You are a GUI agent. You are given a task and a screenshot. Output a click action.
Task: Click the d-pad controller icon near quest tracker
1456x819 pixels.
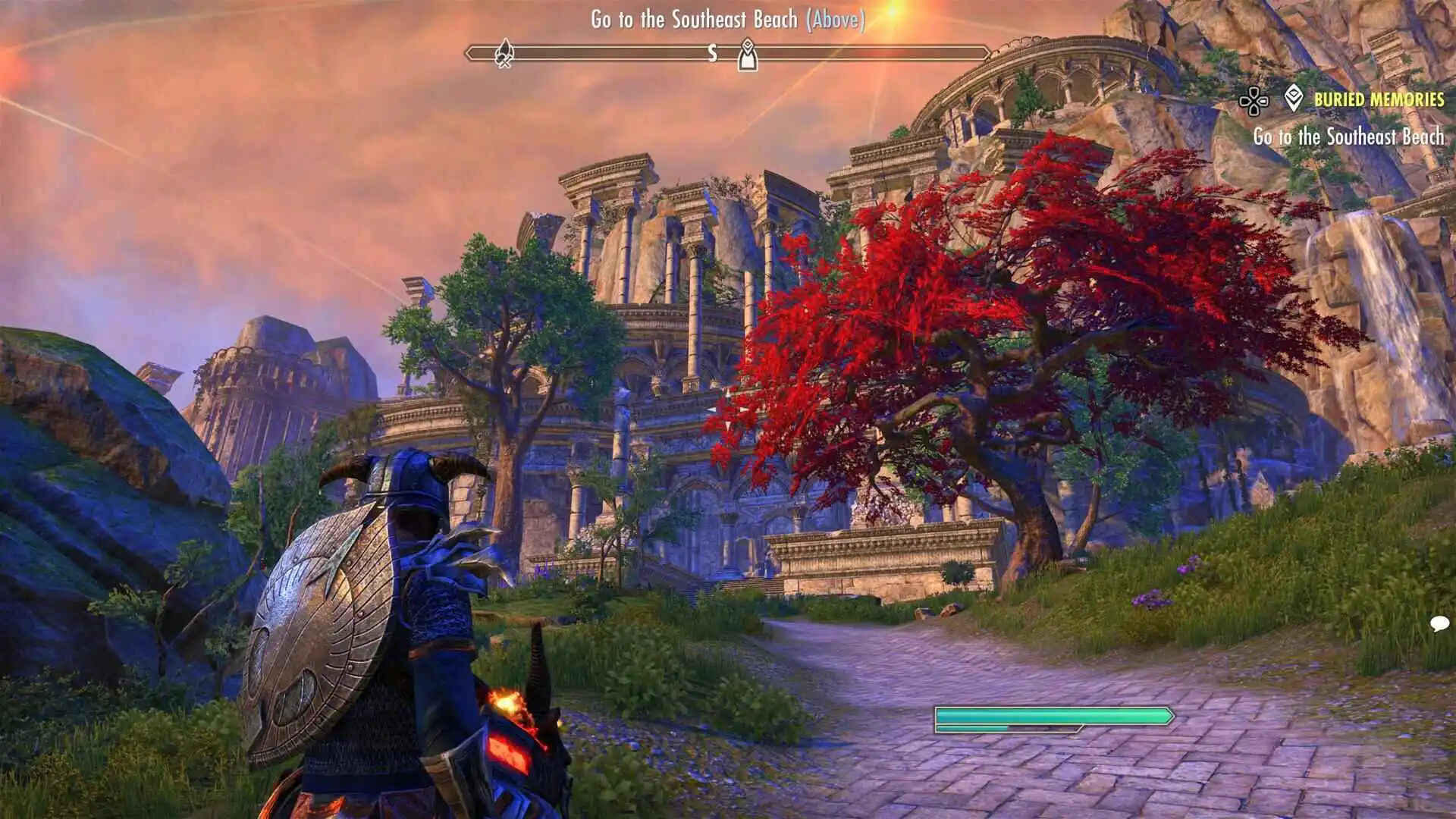(x=1253, y=101)
